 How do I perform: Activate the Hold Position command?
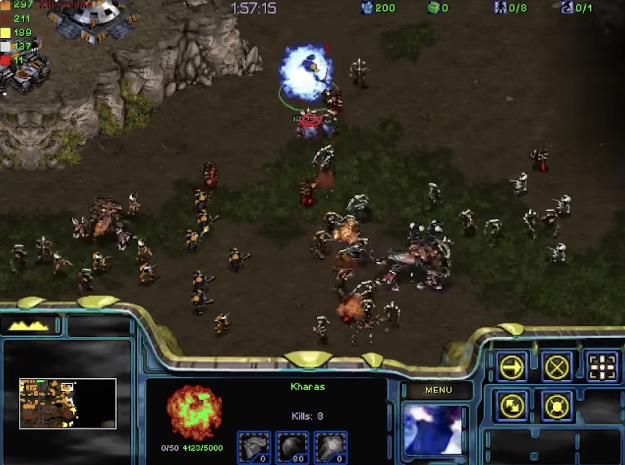[x=556, y=406]
